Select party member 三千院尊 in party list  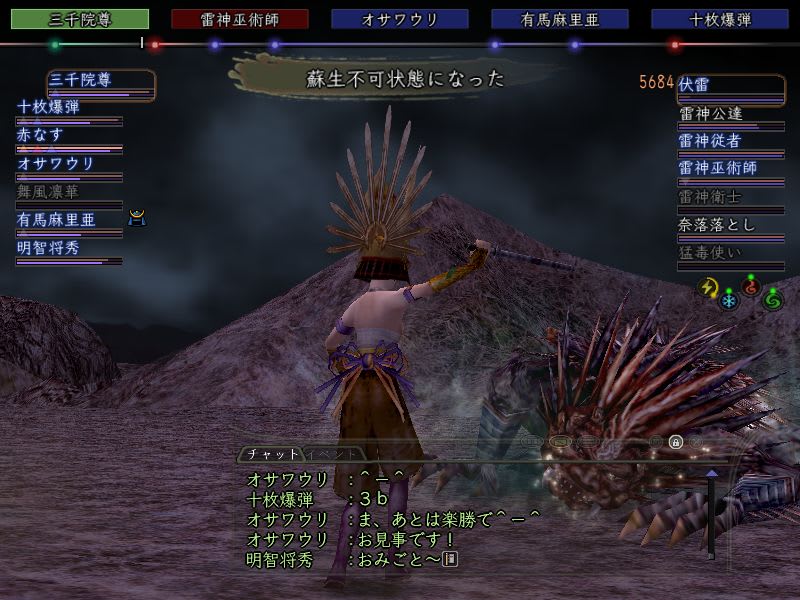tap(100, 80)
